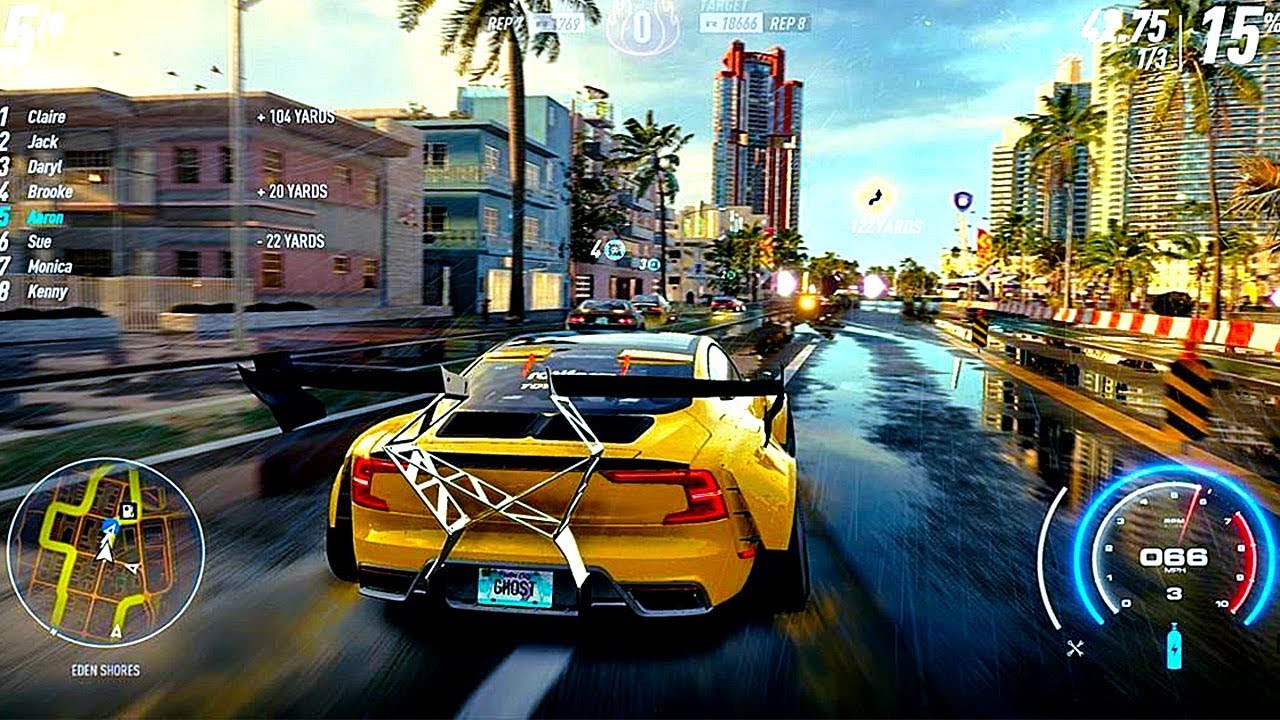Screen dimensions: 1280x720
Task: Select the player arrow on the minimap
Action: [x=108, y=545]
